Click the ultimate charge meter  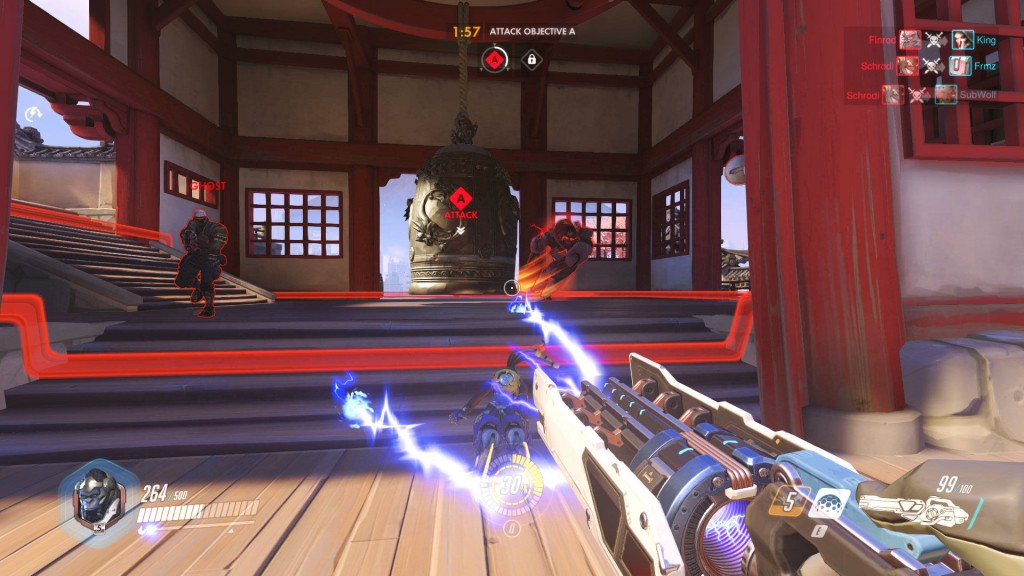pyautogui.click(x=511, y=487)
